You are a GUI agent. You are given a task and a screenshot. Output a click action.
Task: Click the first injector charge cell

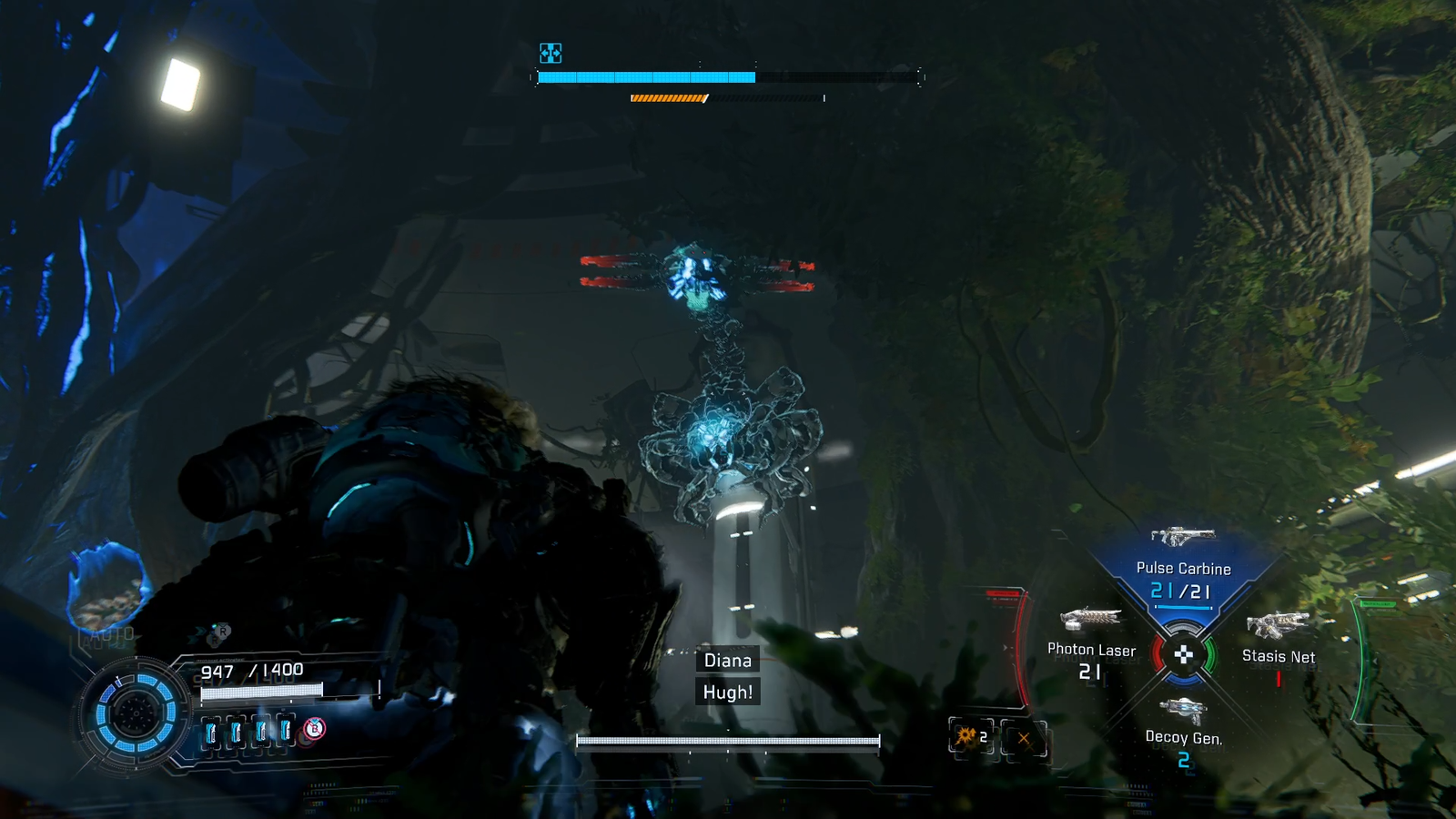click(x=211, y=731)
